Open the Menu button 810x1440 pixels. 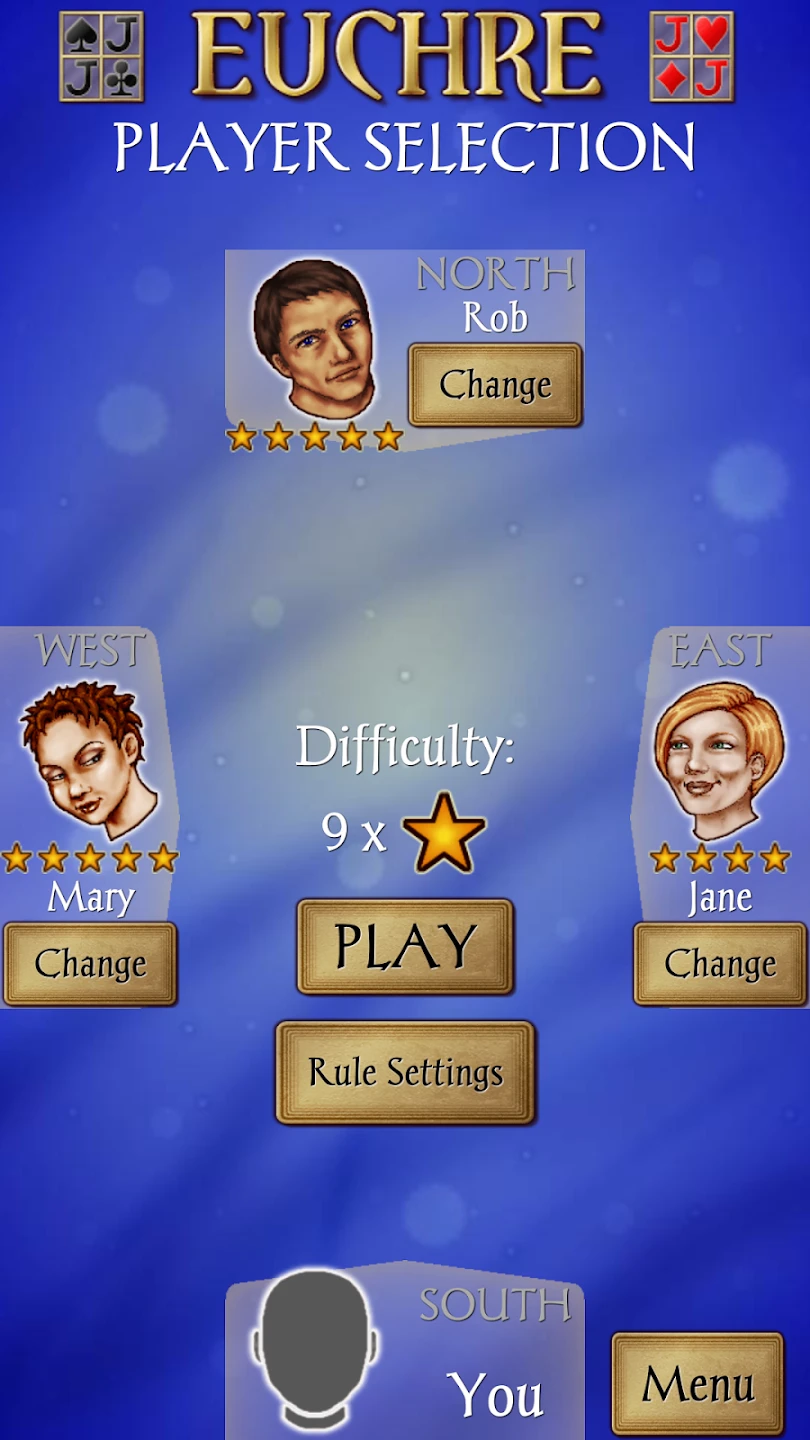click(x=697, y=1385)
